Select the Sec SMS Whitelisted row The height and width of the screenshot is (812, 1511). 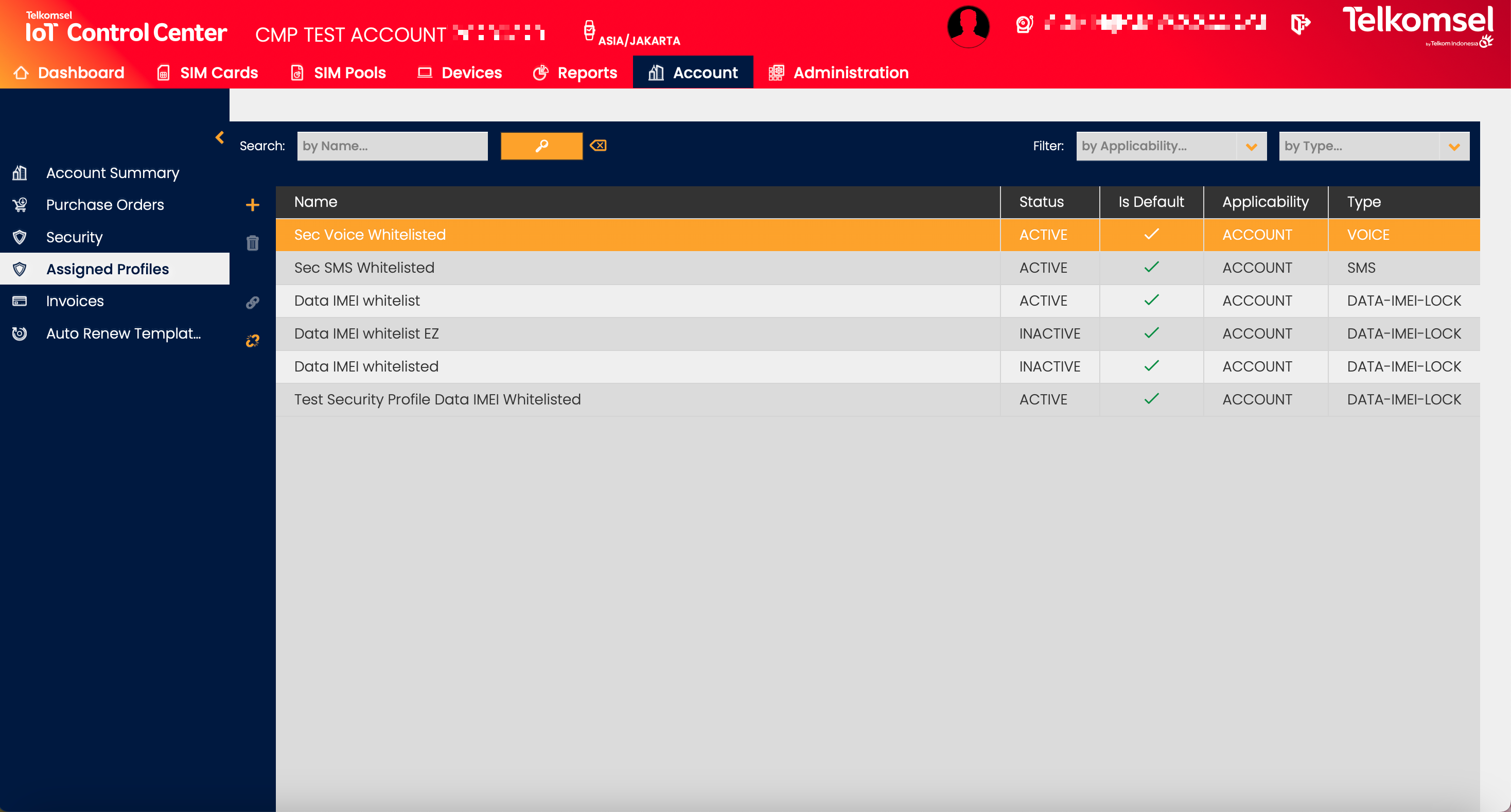[364, 268]
